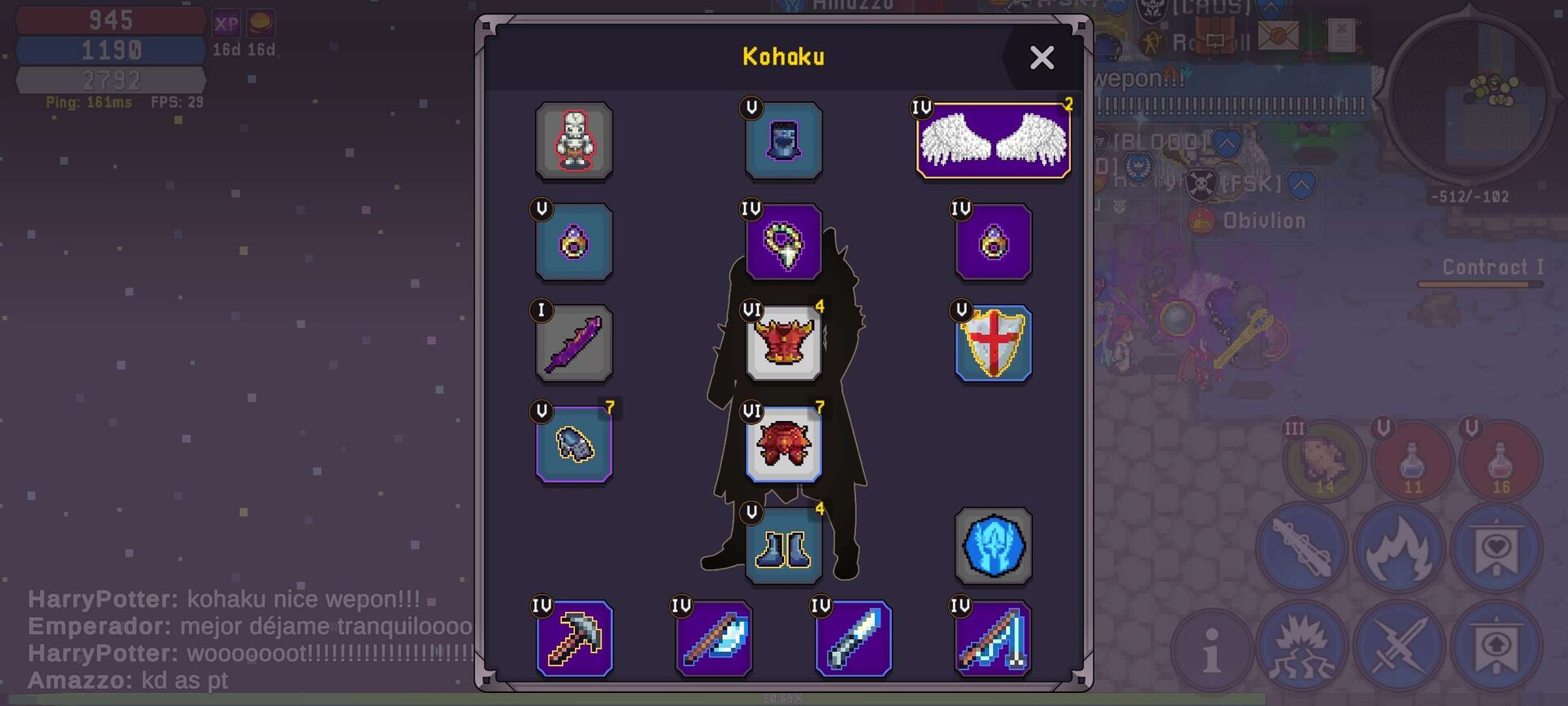Select the gold amulet necklace slot
Viewport: 1568px width, 706px height.
[783, 243]
